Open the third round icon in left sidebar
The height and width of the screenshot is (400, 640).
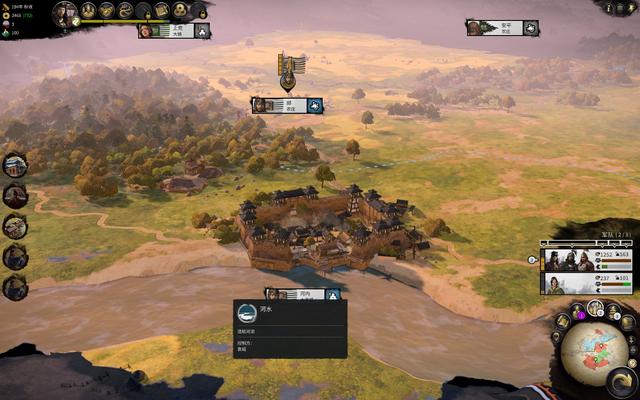(15, 226)
